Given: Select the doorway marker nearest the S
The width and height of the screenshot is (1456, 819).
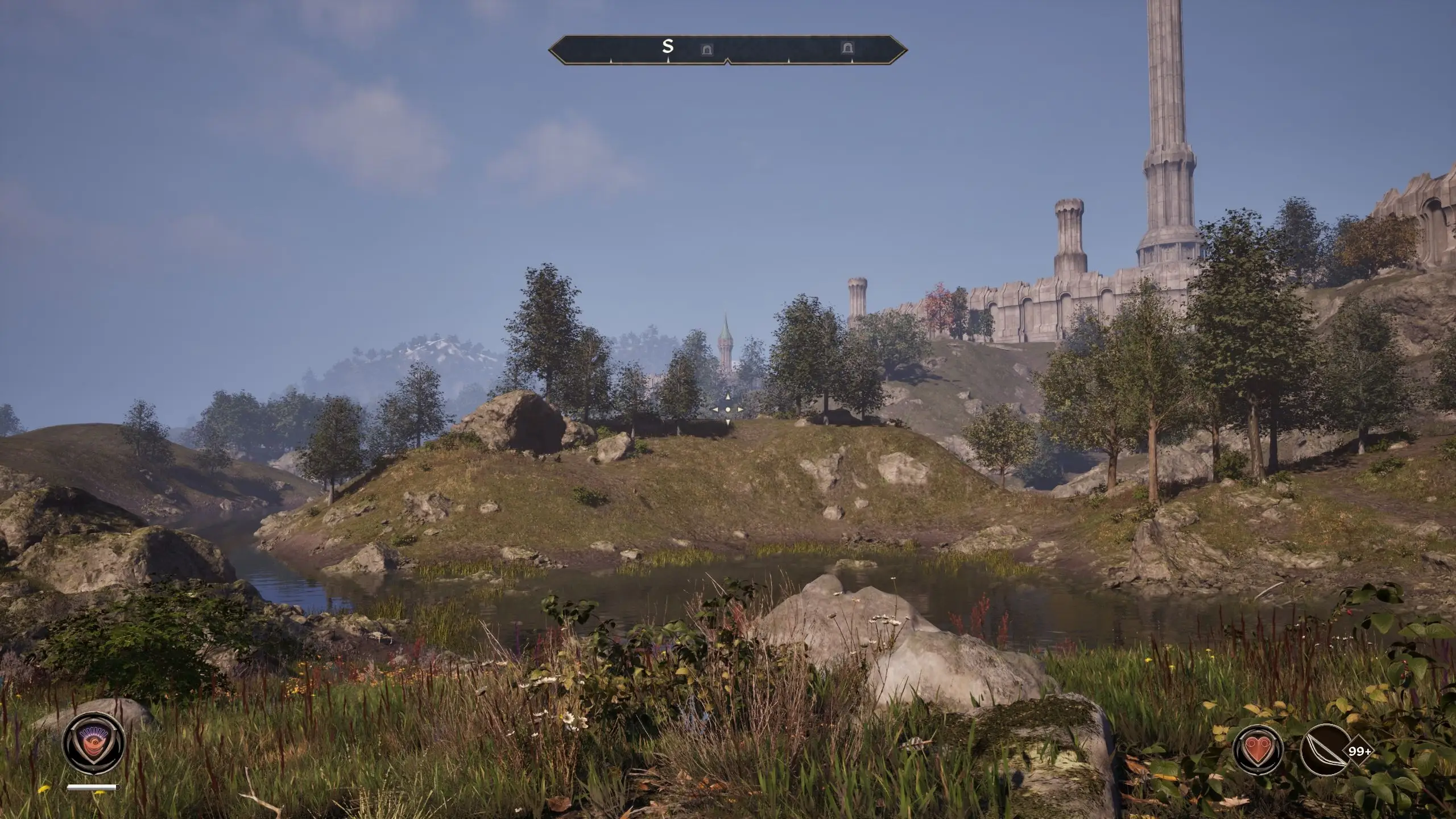Looking at the screenshot, I should [706, 49].
